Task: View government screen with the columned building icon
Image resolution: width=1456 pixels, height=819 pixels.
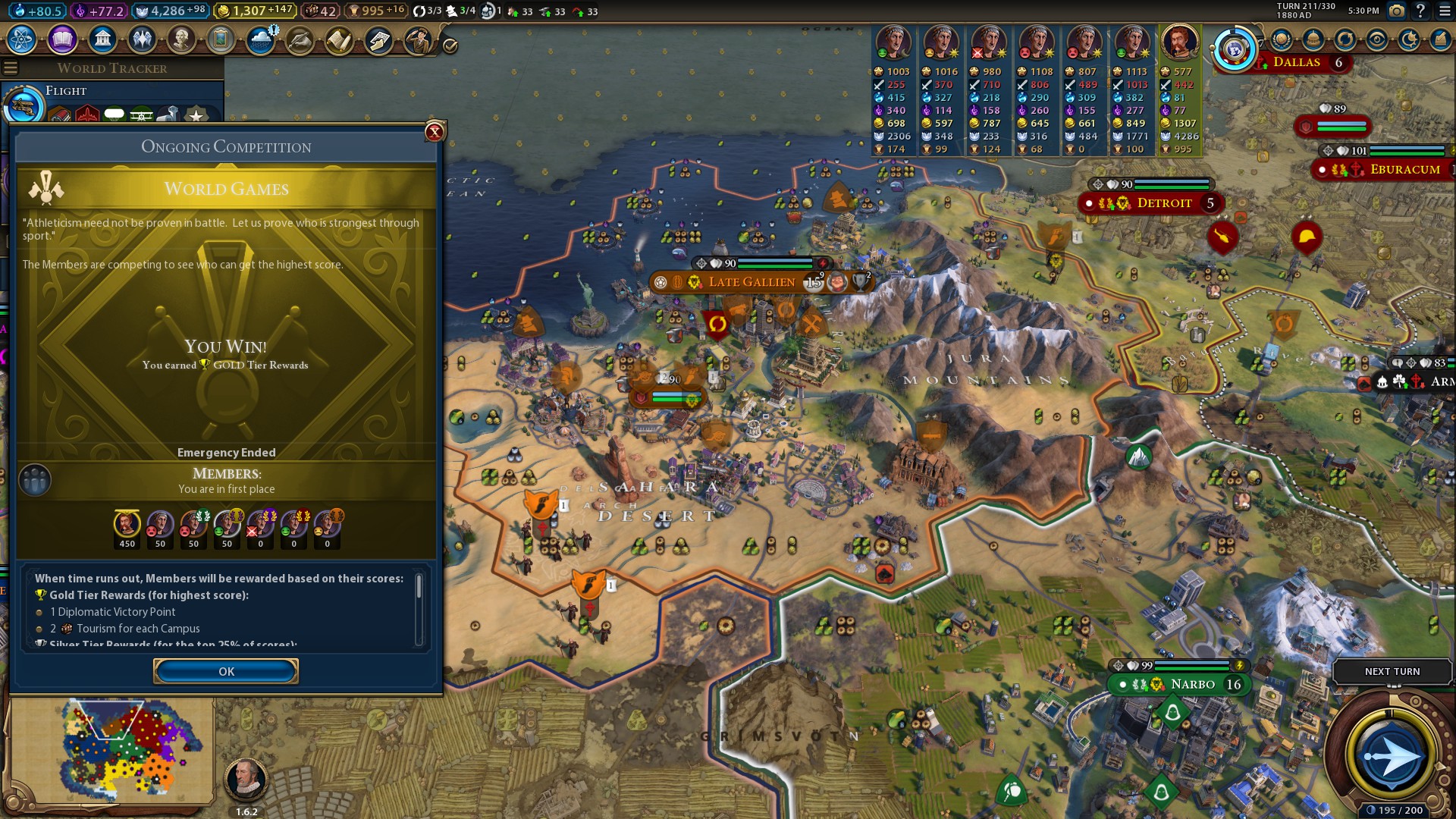Action: tap(102, 39)
